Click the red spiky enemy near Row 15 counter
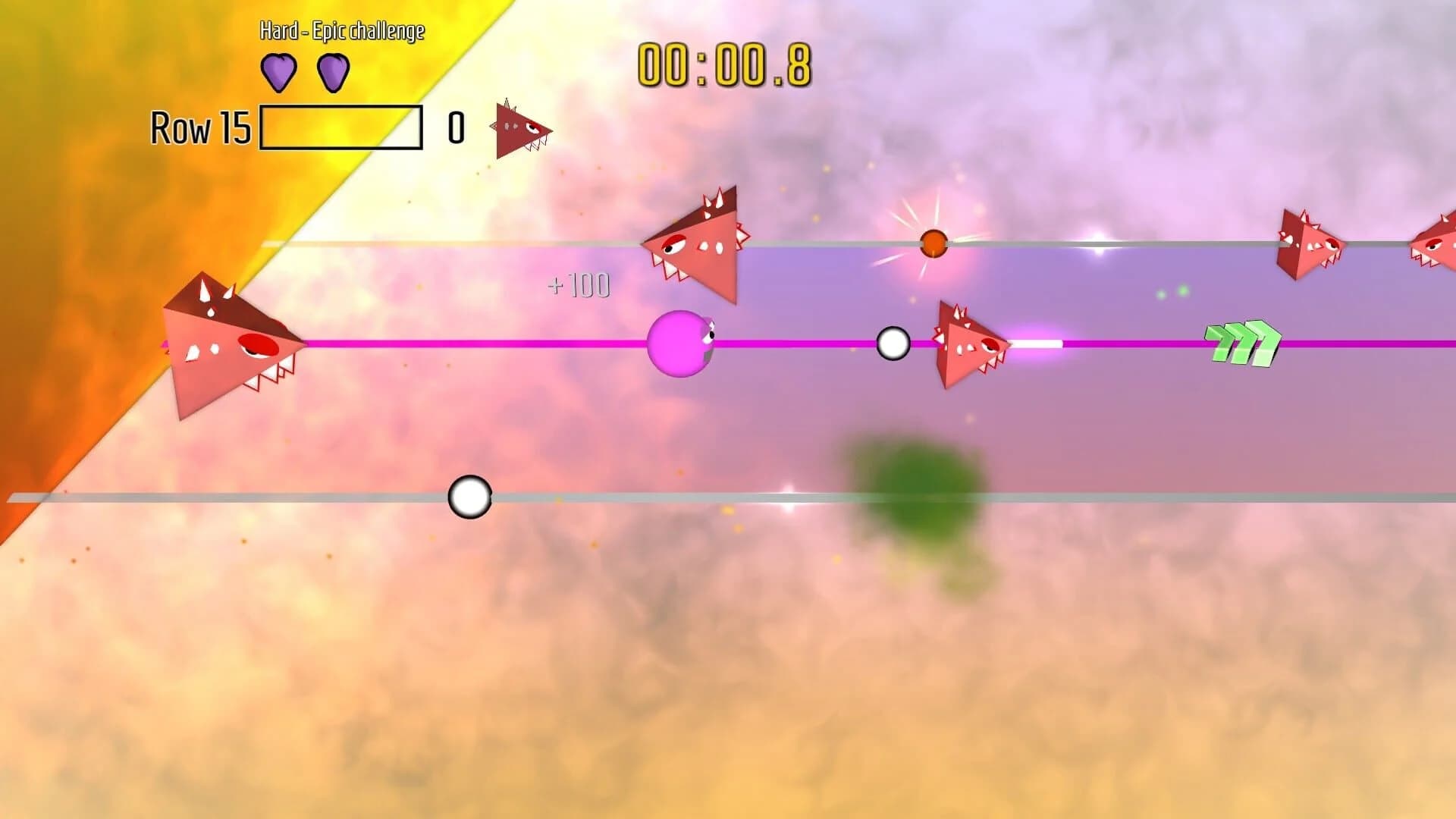The height and width of the screenshot is (819, 1456). [x=519, y=127]
